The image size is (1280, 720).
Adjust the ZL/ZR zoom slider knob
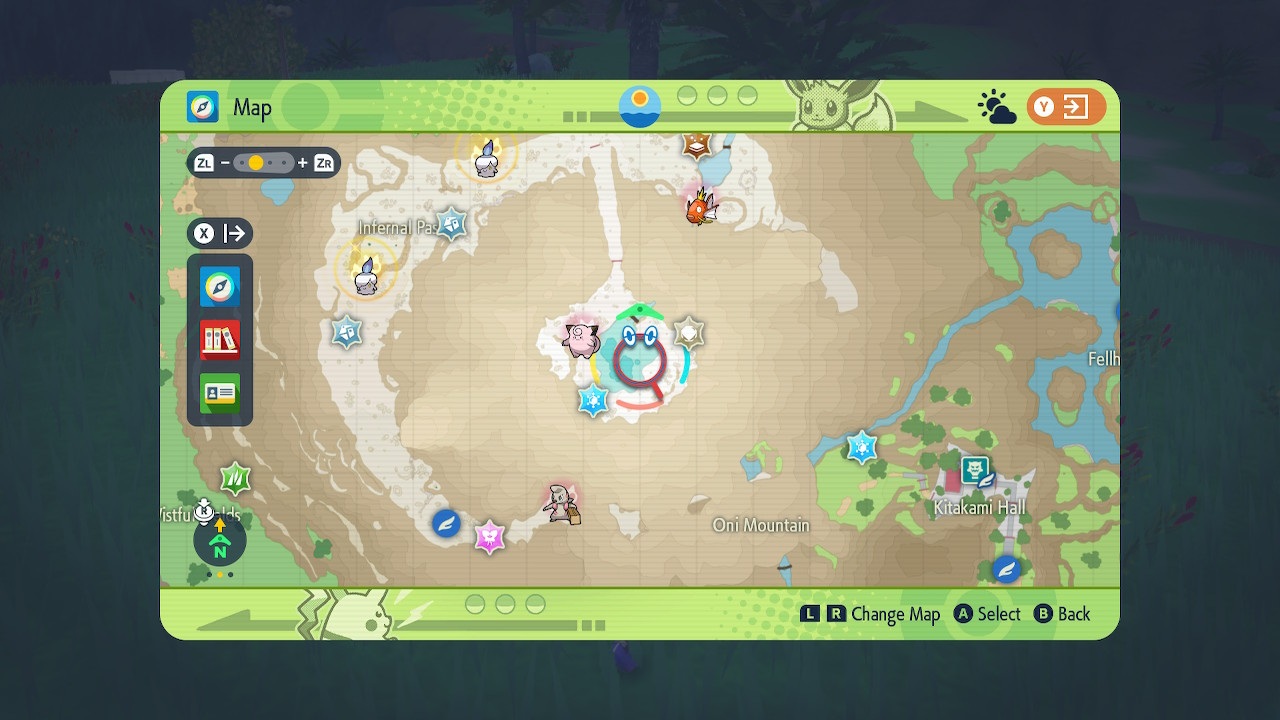click(x=256, y=162)
